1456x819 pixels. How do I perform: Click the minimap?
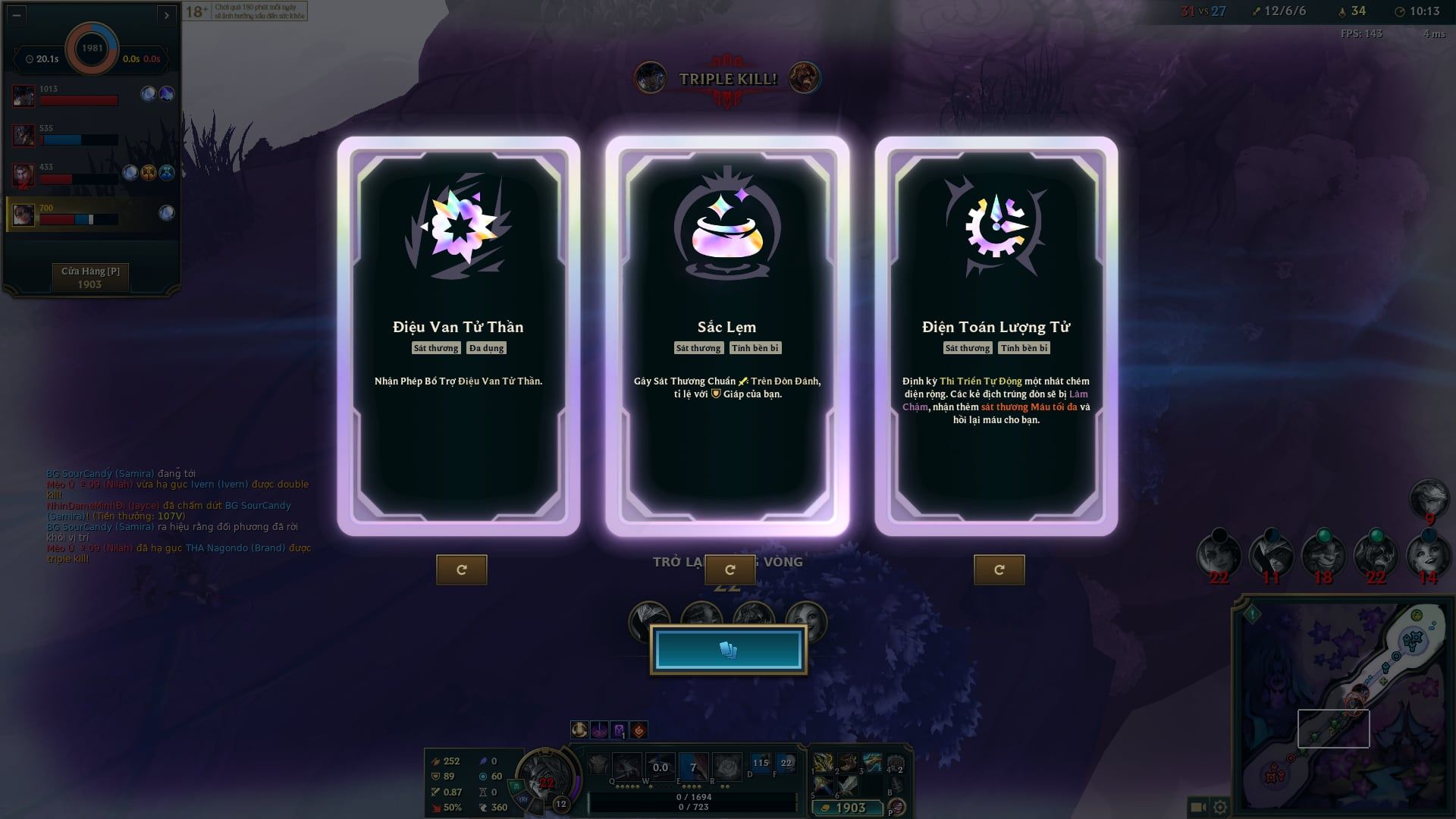[x=1342, y=705]
